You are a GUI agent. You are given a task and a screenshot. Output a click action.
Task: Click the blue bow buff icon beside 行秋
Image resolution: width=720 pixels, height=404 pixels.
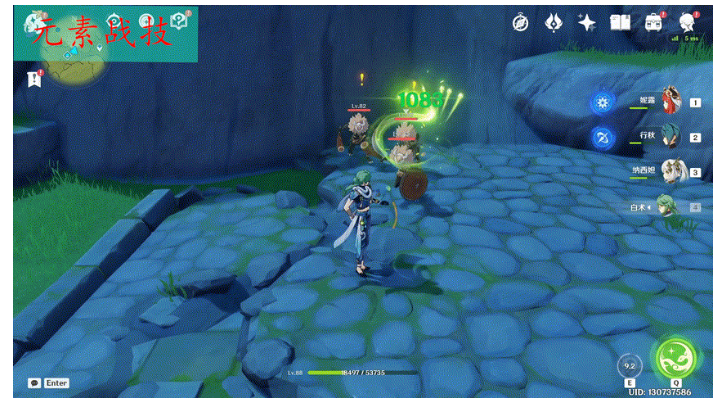pos(602,137)
